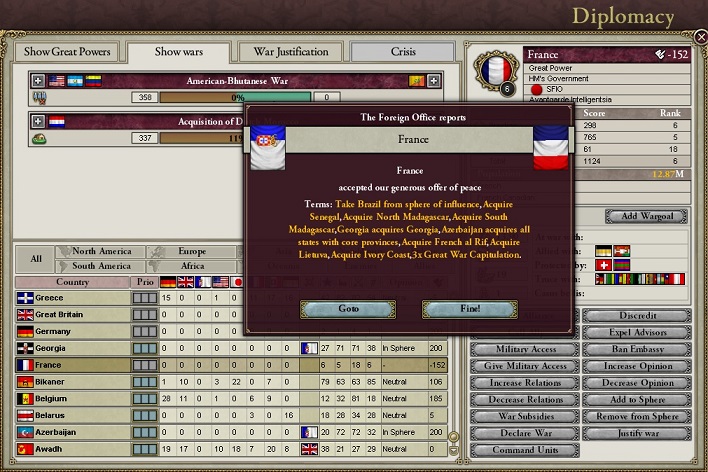Open the War Justification tab
Screen dimensions: 708x472
(291, 52)
